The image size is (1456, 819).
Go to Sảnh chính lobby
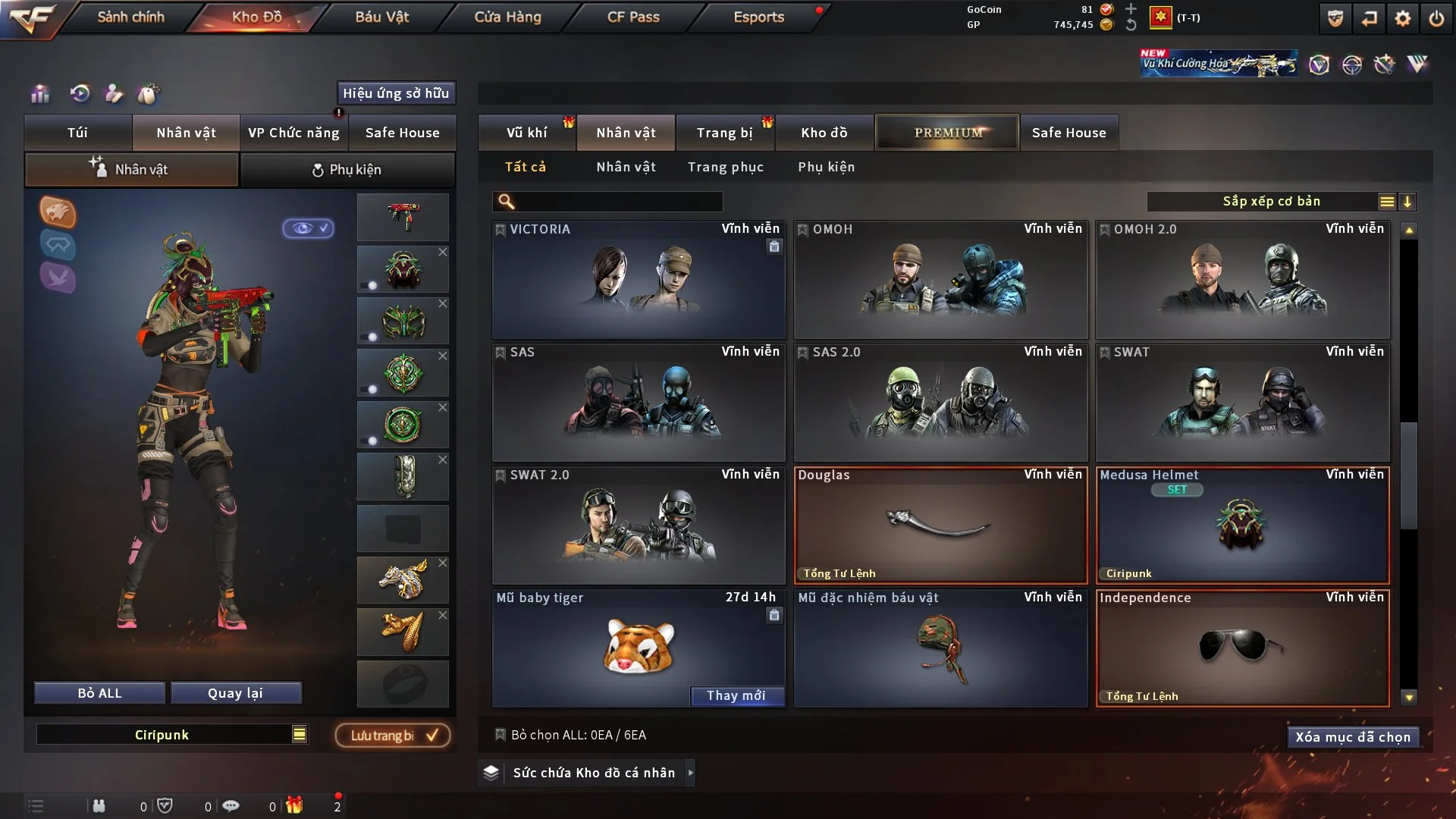(130, 17)
